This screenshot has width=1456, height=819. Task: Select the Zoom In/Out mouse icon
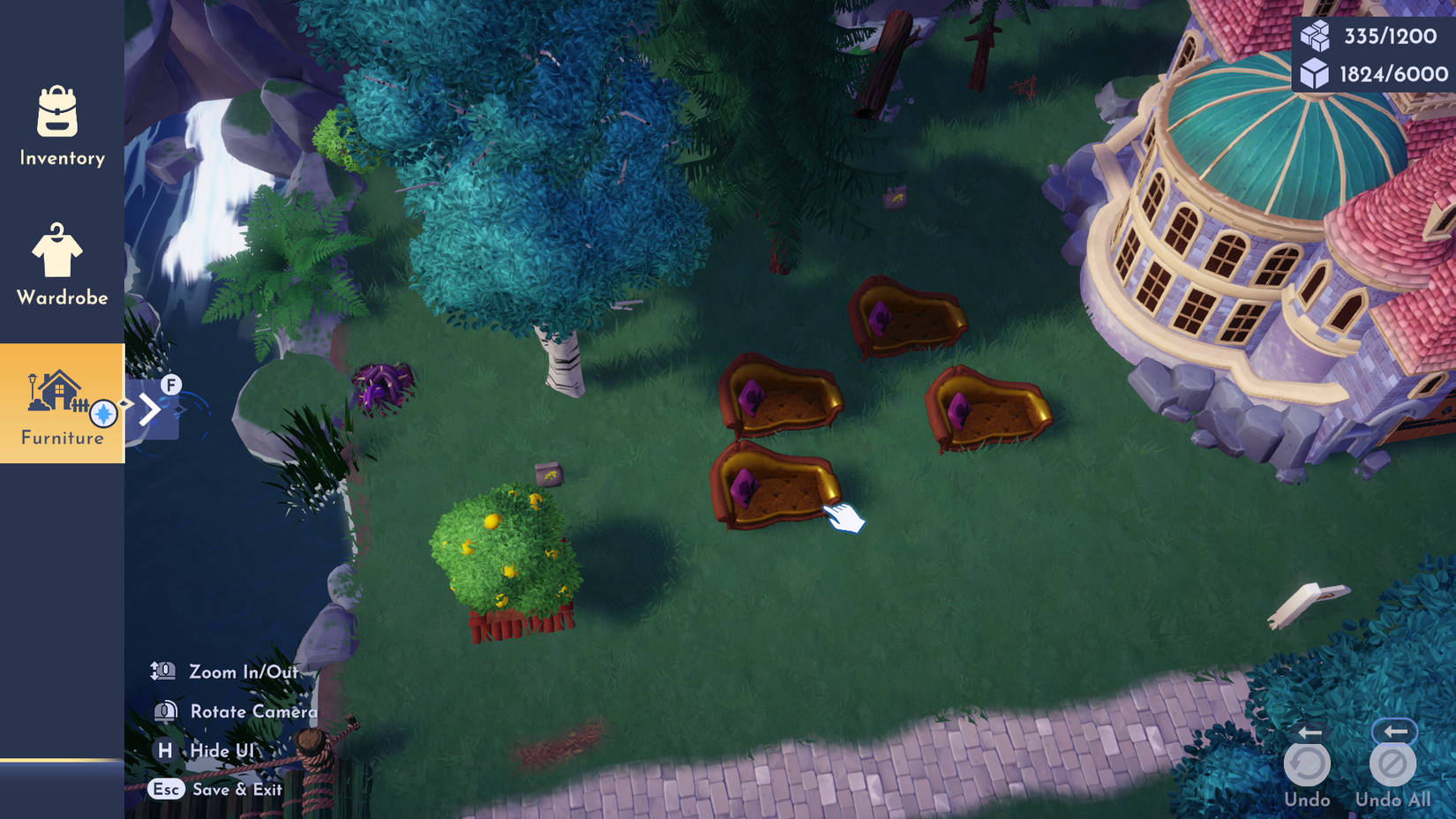pyautogui.click(x=162, y=671)
